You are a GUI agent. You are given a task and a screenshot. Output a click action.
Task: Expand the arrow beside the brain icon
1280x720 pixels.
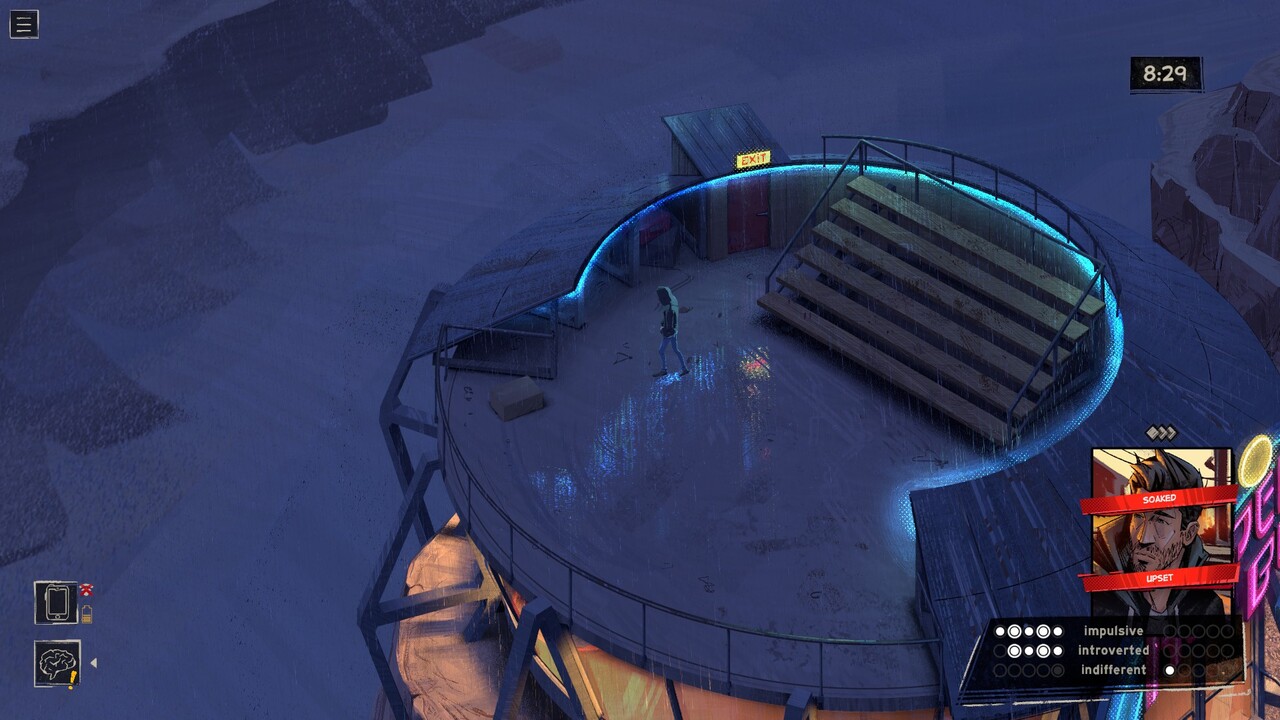[x=94, y=663]
